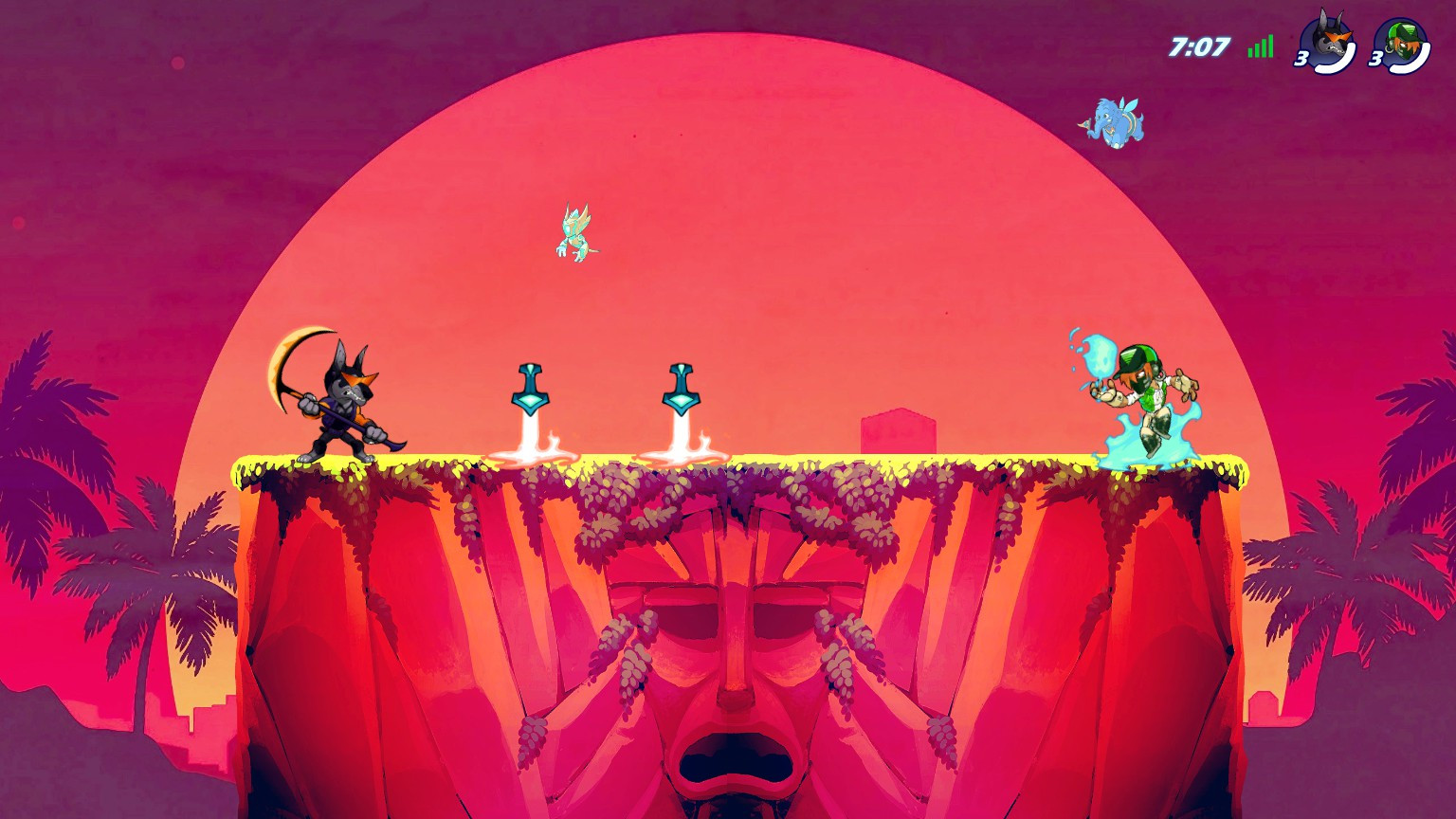Click the stock count beside the green-hat portrait
Viewport: 1456px width, 819px height.
point(1376,59)
